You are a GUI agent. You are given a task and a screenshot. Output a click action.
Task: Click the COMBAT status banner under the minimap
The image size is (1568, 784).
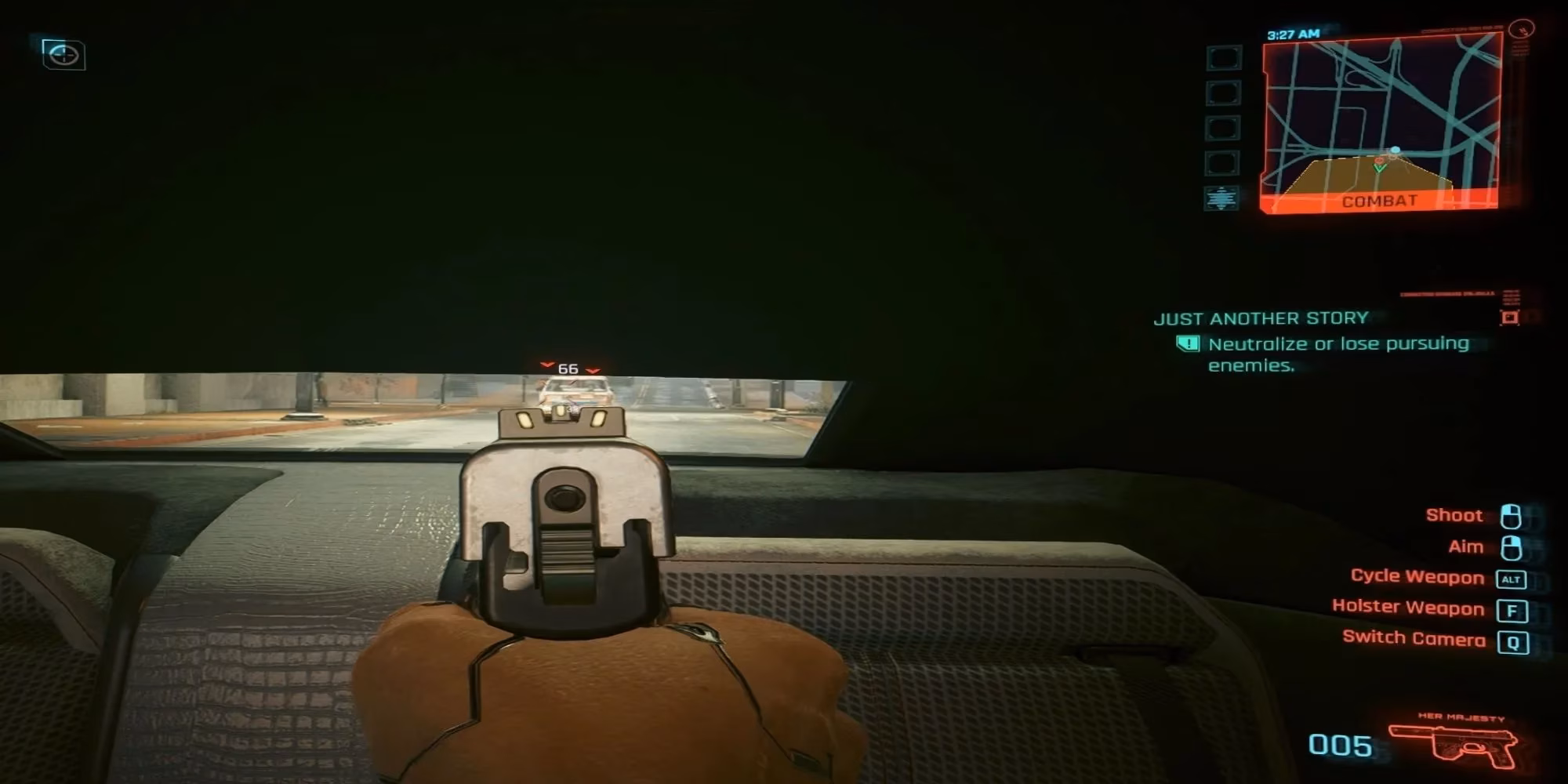point(1381,200)
